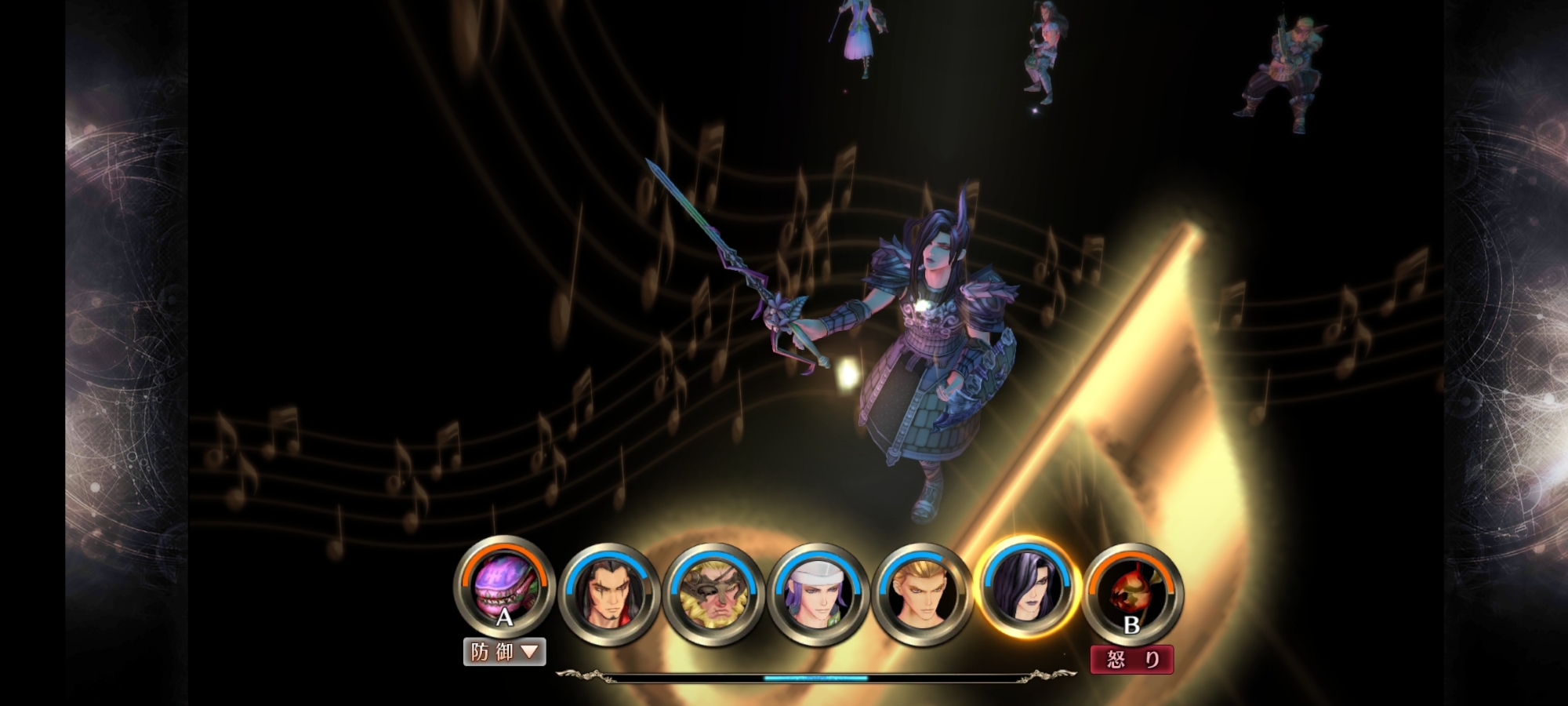Choose the blond eyepatch warrior portrait
The height and width of the screenshot is (706, 1568).
click(713, 594)
